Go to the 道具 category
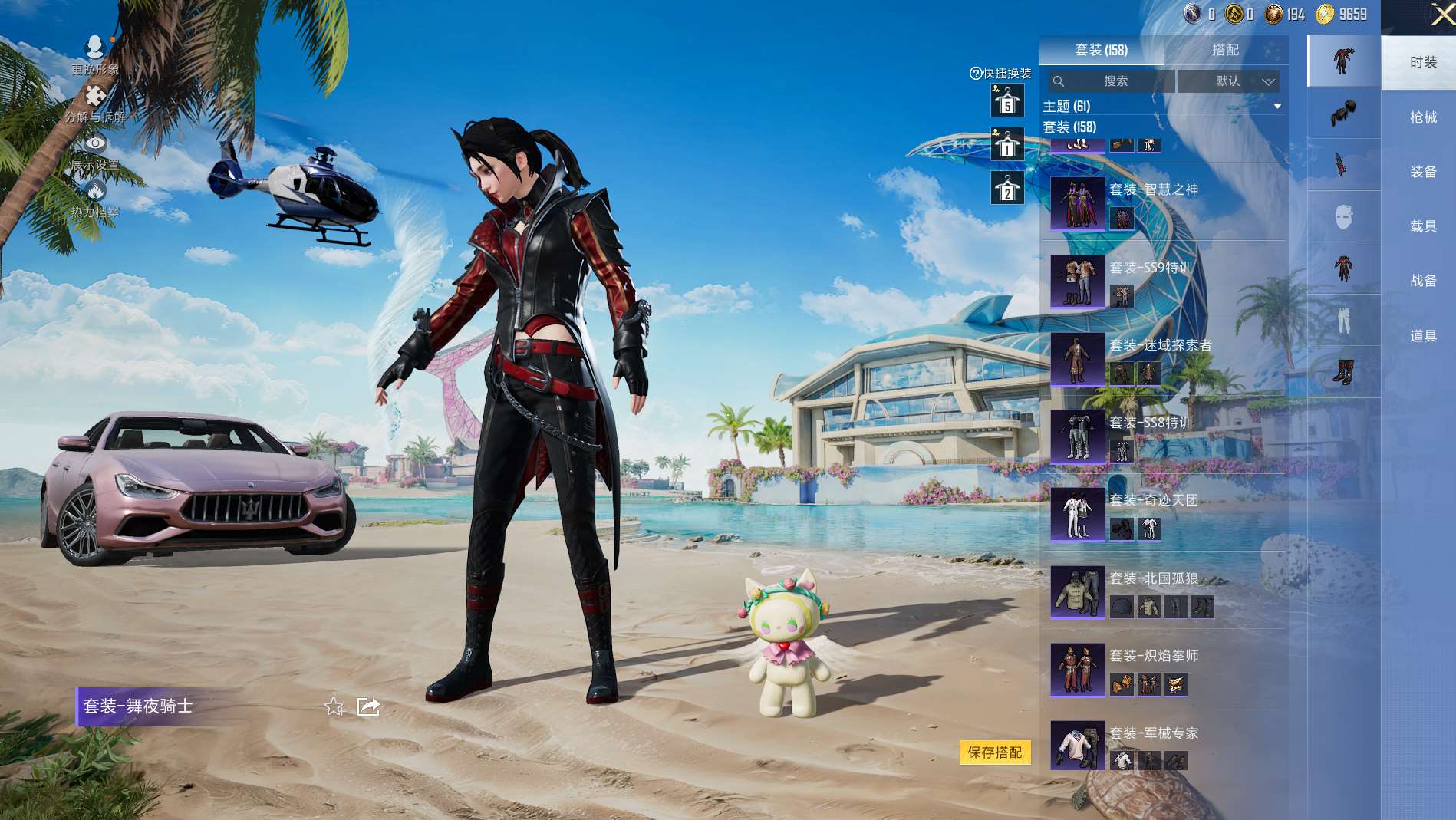Image resolution: width=1456 pixels, height=820 pixels. pyautogui.click(x=1422, y=336)
